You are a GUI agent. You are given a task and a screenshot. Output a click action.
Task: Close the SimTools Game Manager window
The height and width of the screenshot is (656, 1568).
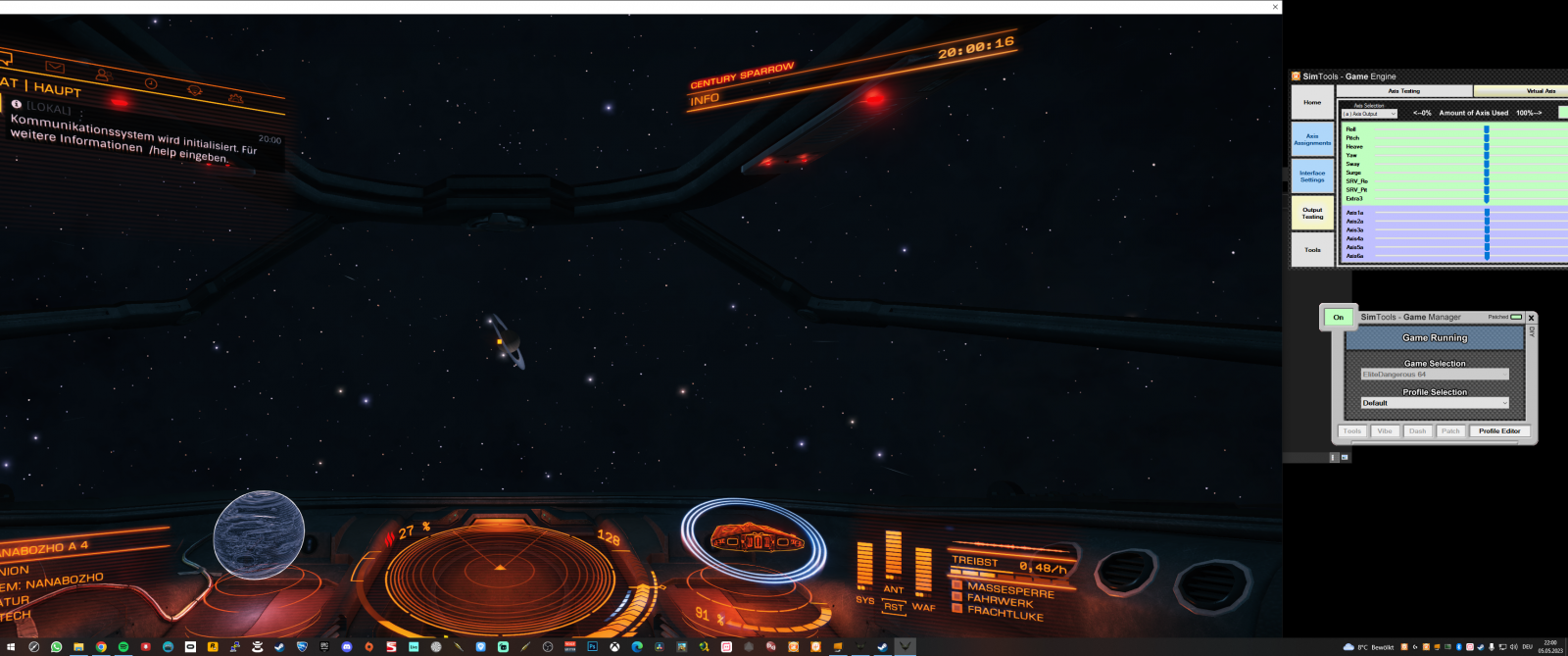click(1531, 318)
